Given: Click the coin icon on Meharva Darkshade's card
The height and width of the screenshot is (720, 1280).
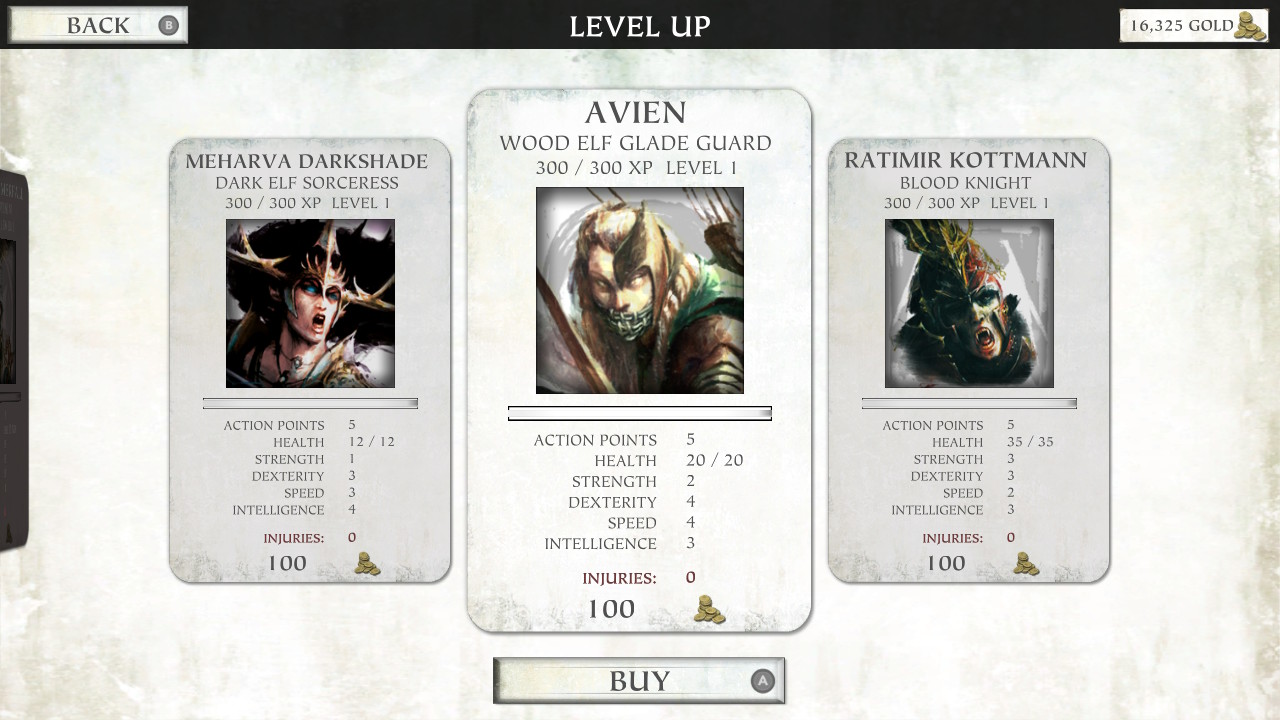Looking at the screenshot, I should click(x=366, y=563).
